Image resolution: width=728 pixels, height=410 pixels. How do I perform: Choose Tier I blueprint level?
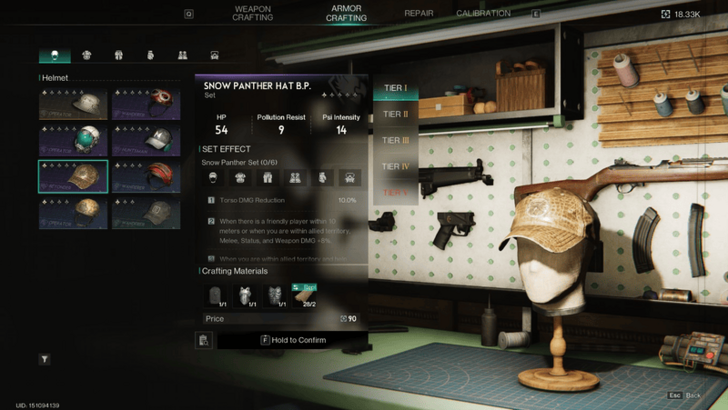click(x=395, y=88)
